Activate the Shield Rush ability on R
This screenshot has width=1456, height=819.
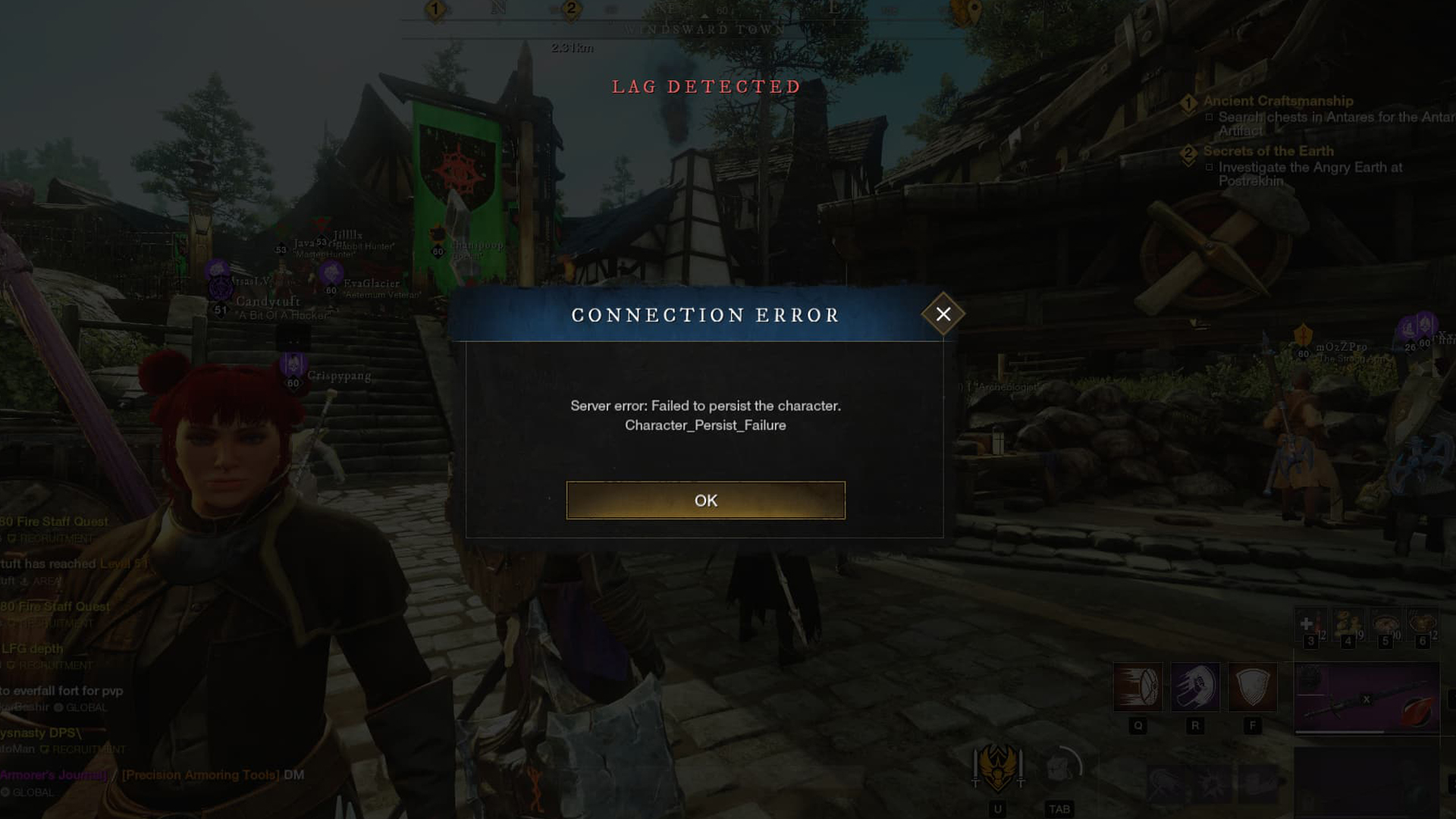point(1195,686)
